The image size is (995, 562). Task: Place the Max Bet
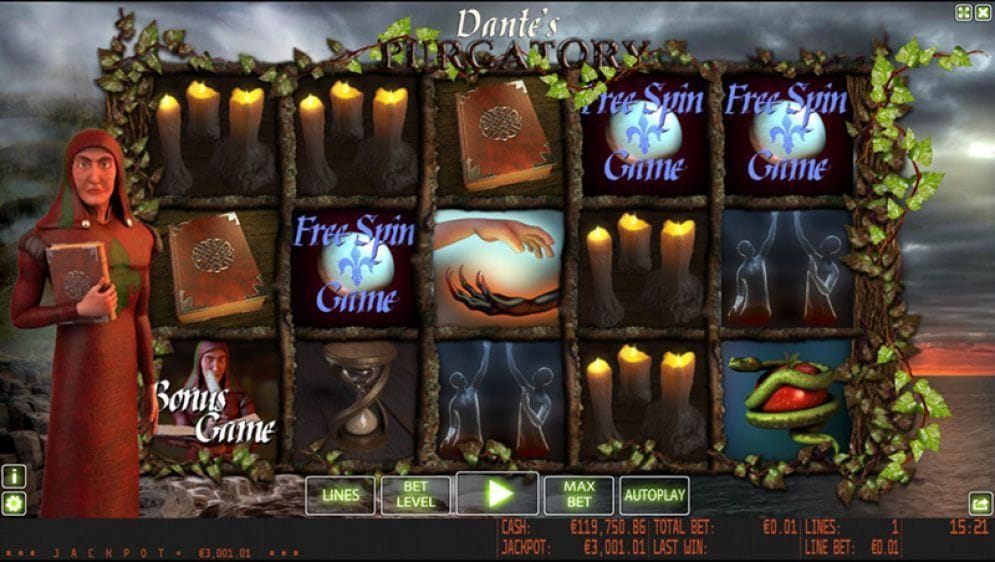[x=579, y=495]
